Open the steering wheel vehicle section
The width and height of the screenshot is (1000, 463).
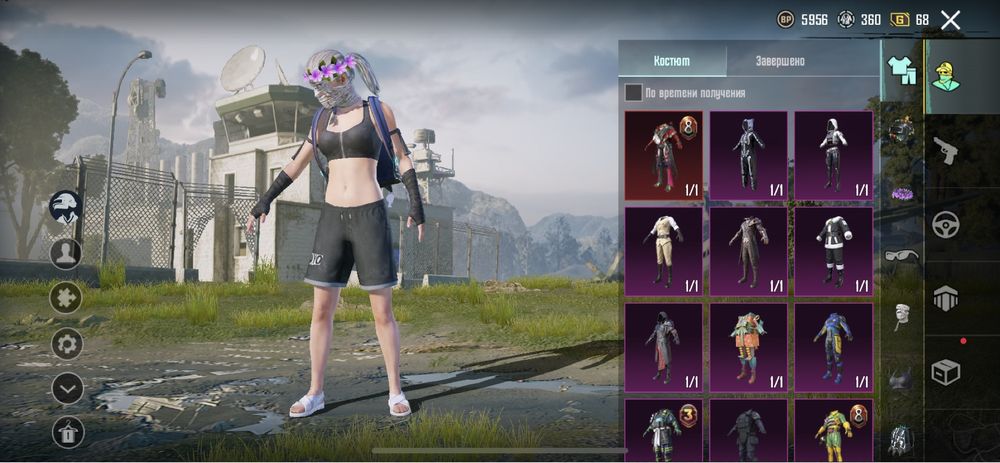(x=945, y=224)
